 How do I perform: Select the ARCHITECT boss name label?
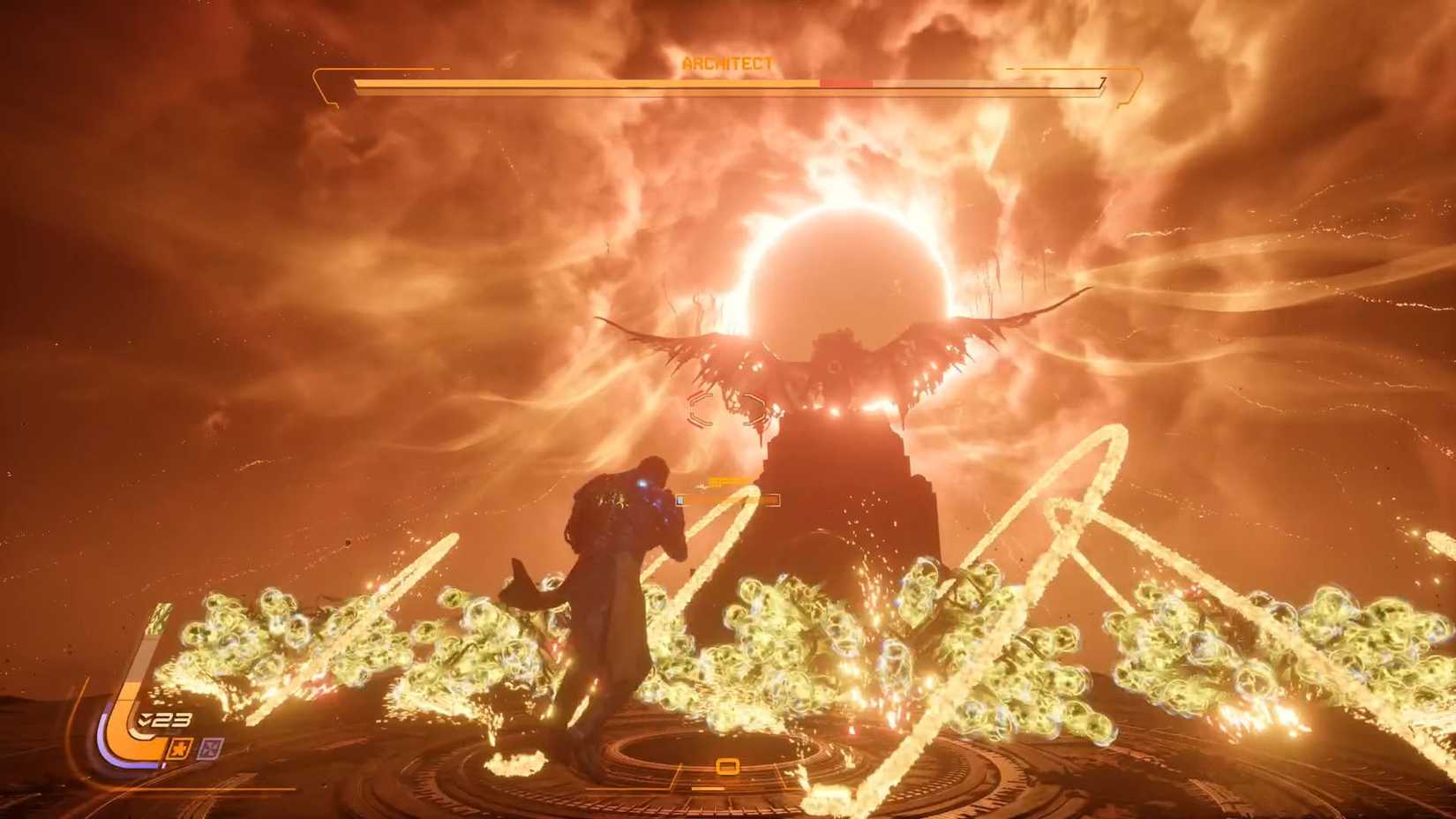point(726,64)
